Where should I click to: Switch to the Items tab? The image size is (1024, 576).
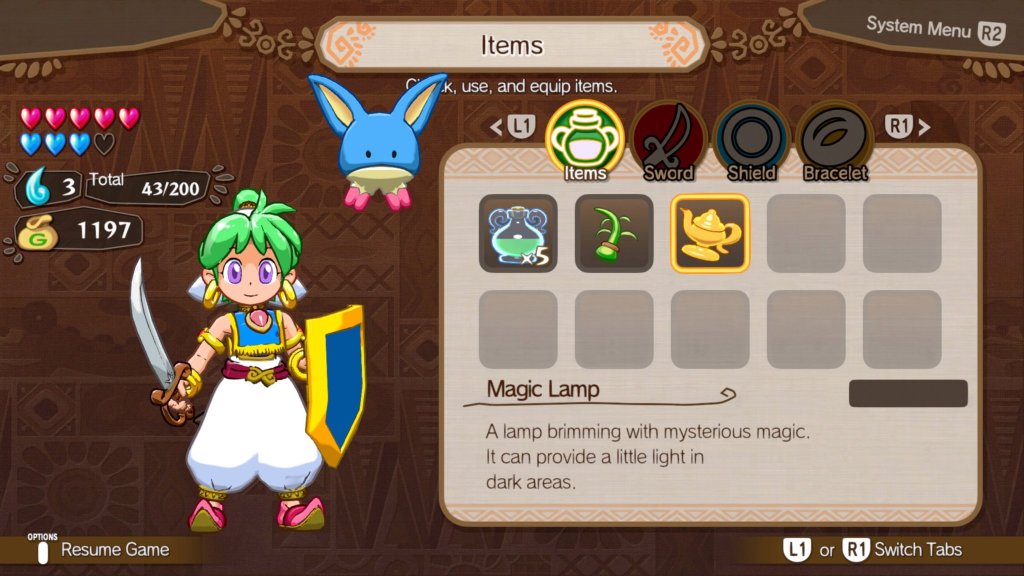[585, 141]
